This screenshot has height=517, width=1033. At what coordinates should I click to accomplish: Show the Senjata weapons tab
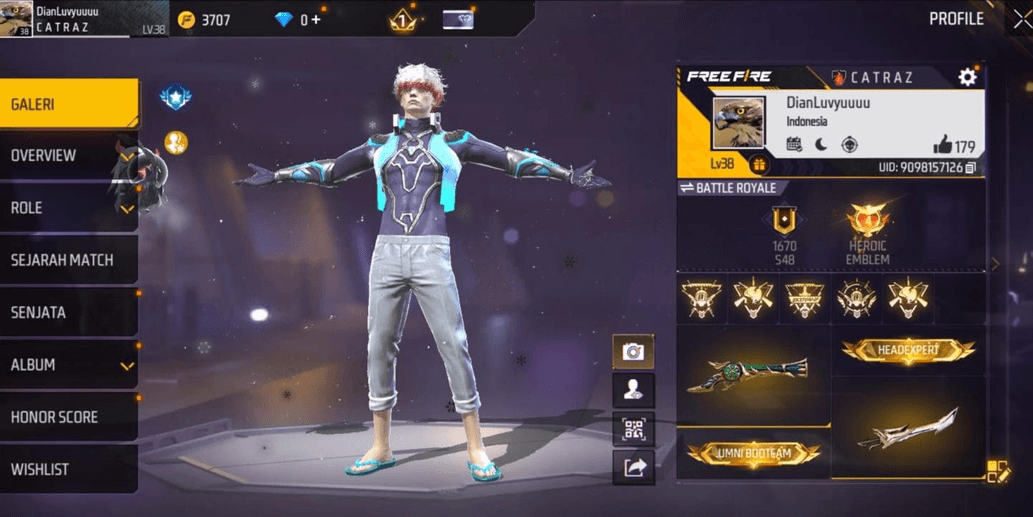click(x=68, y=312)
